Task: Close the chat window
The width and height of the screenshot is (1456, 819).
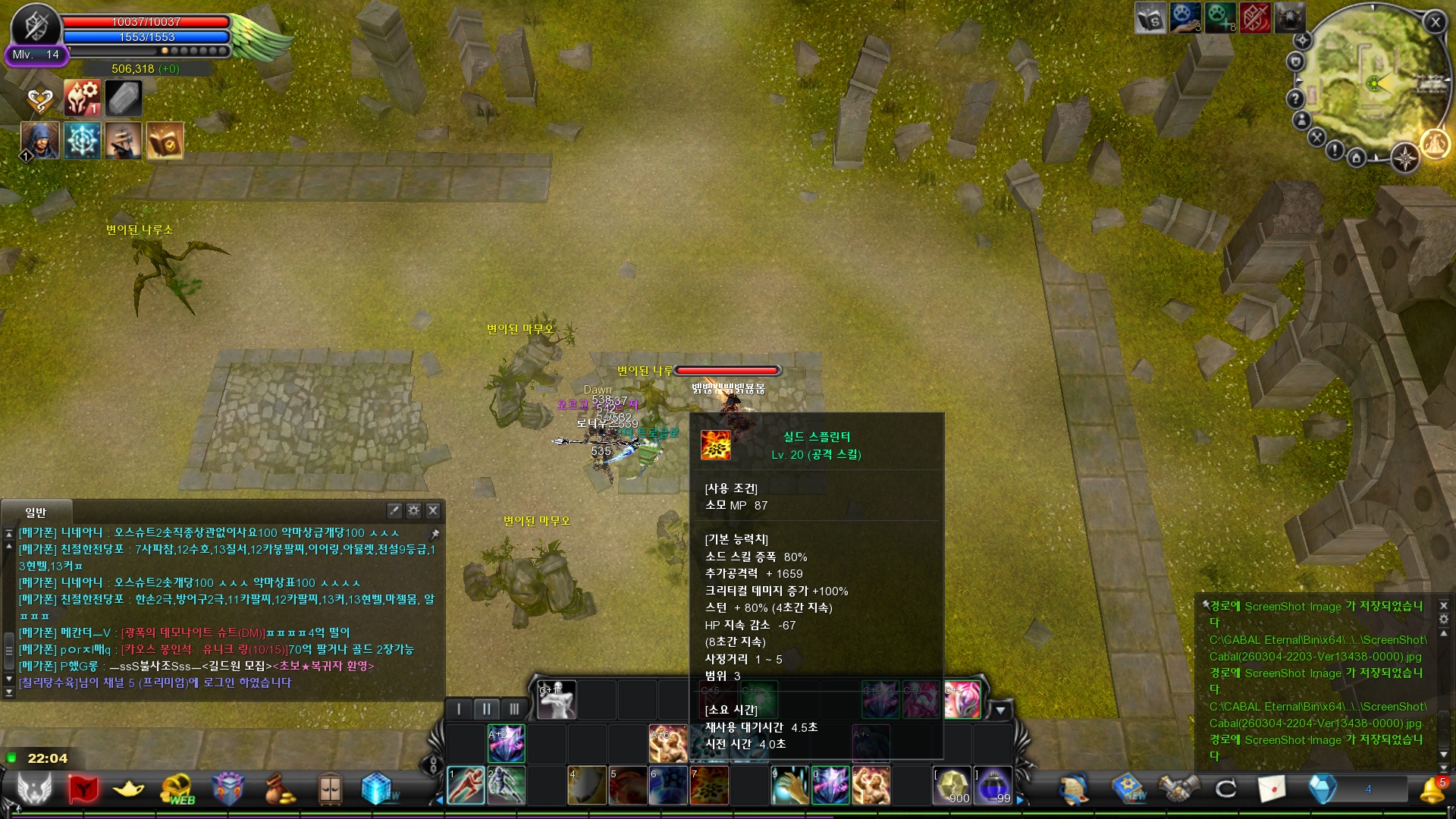Action: pyautogui.click(x=433, y=510)
